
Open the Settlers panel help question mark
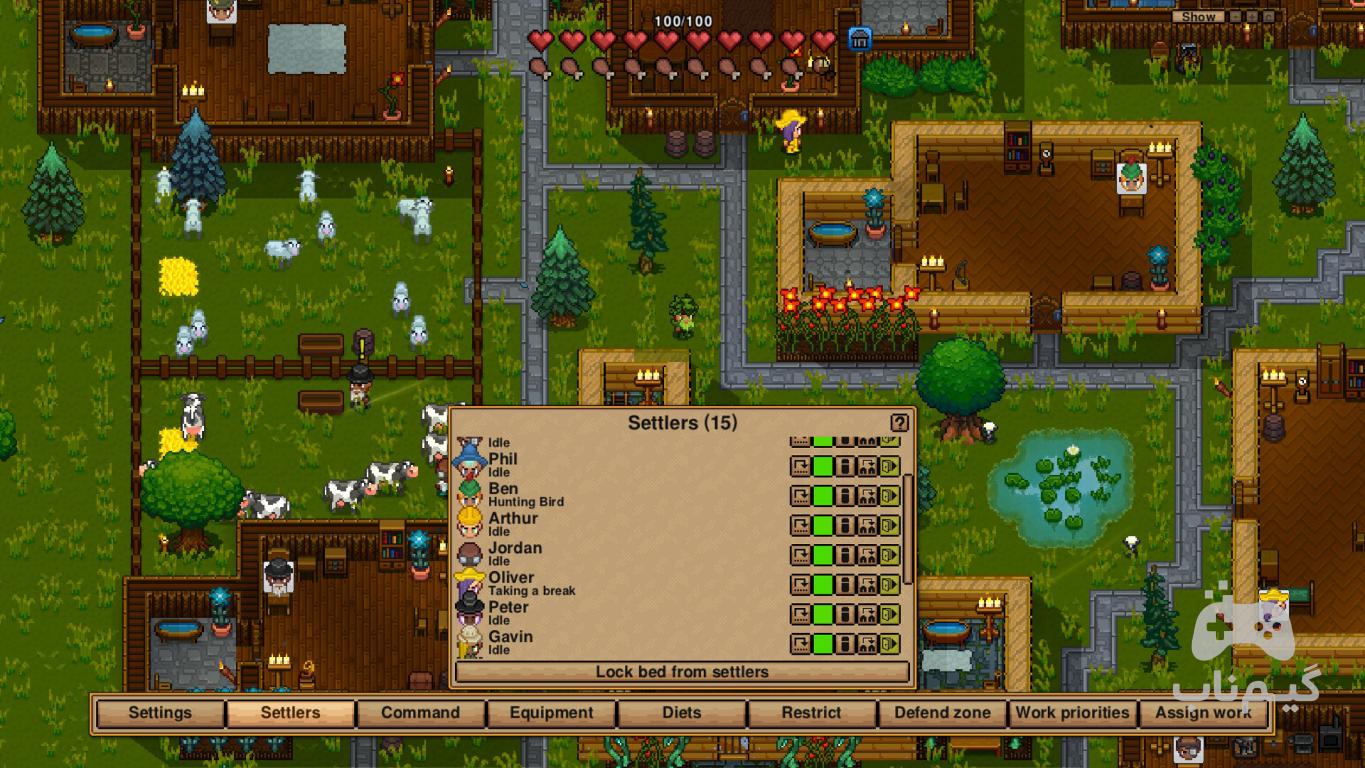pyautogui.click(x=899, y=423)
